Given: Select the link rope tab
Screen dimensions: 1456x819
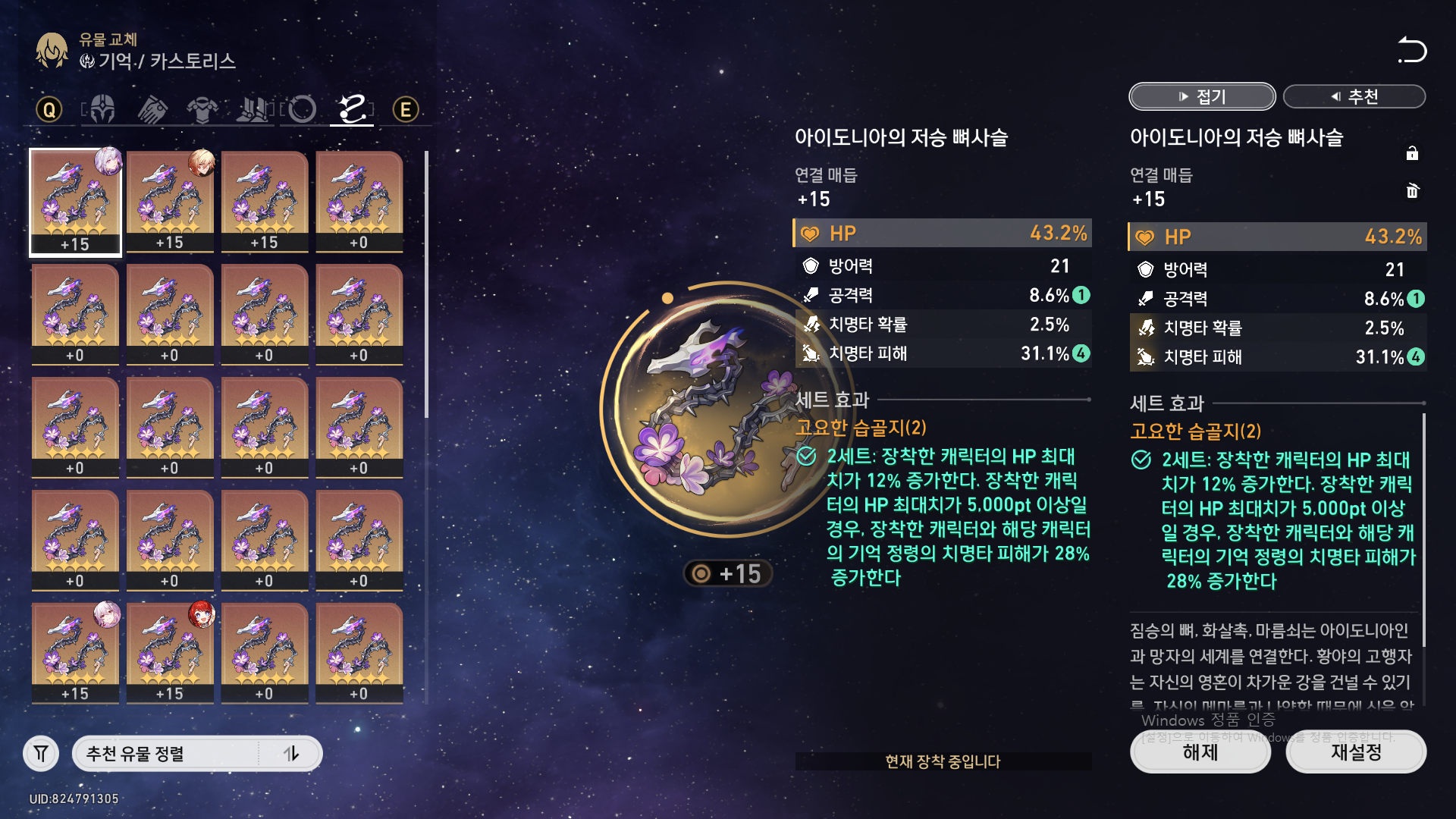Looking at the screenshot, I should [x=353, y=110].
